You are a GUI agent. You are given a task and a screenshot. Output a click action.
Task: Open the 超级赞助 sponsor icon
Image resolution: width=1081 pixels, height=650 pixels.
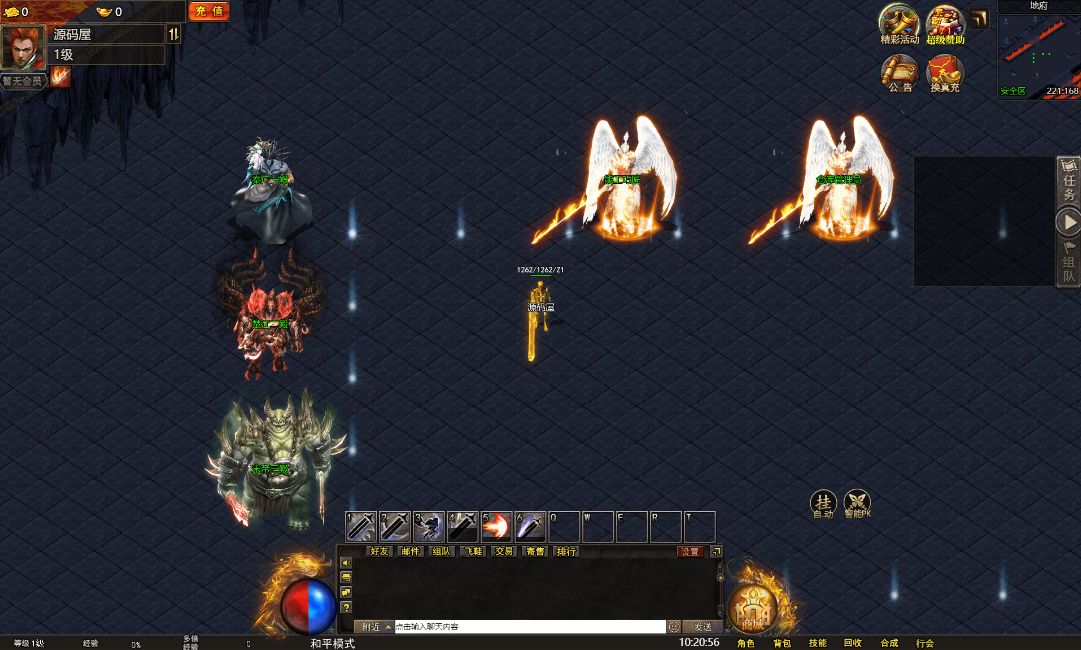pos(945,22)
